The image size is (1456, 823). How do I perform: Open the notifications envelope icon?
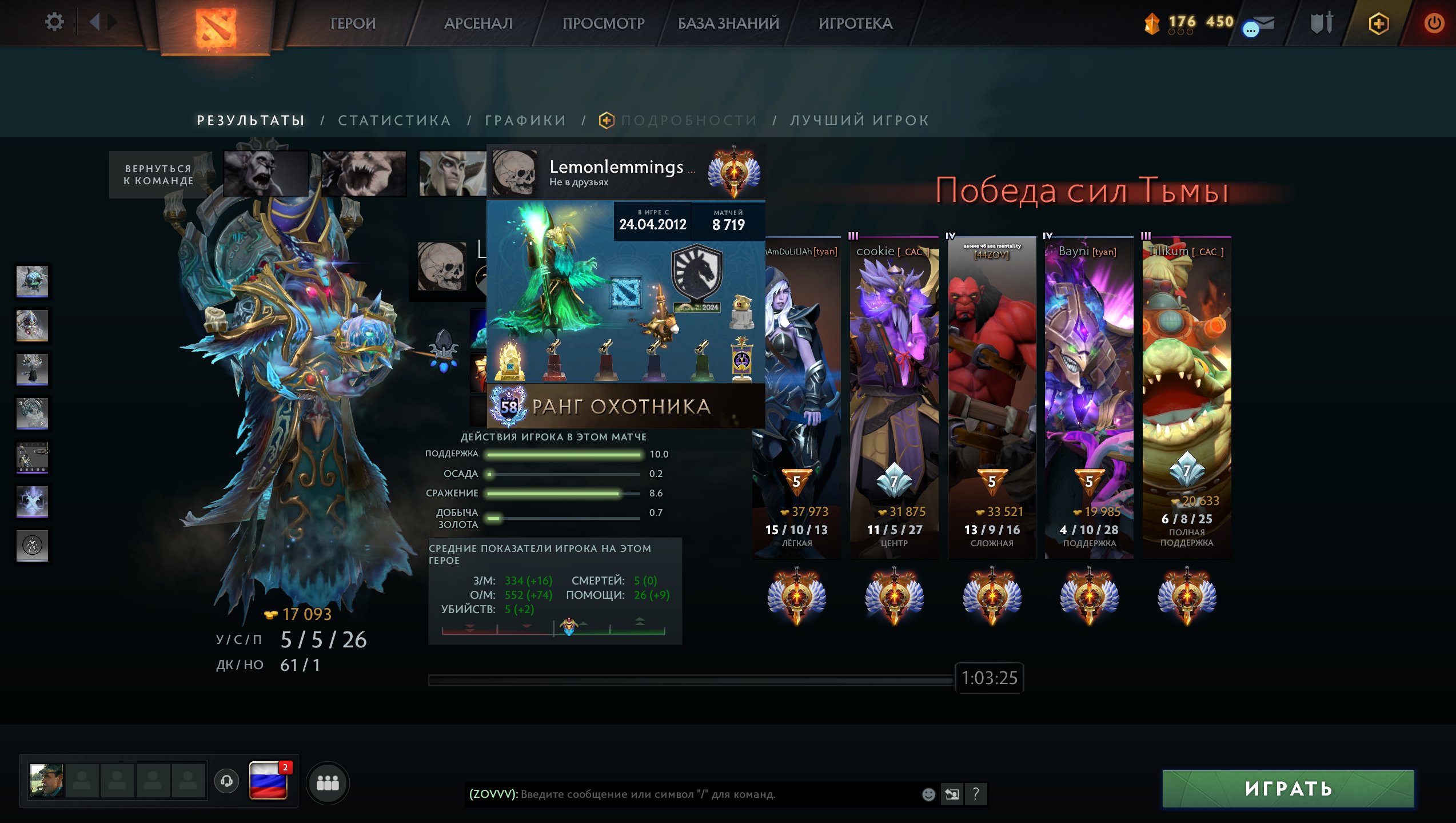pyautogui.click(x=1265, y=23)
